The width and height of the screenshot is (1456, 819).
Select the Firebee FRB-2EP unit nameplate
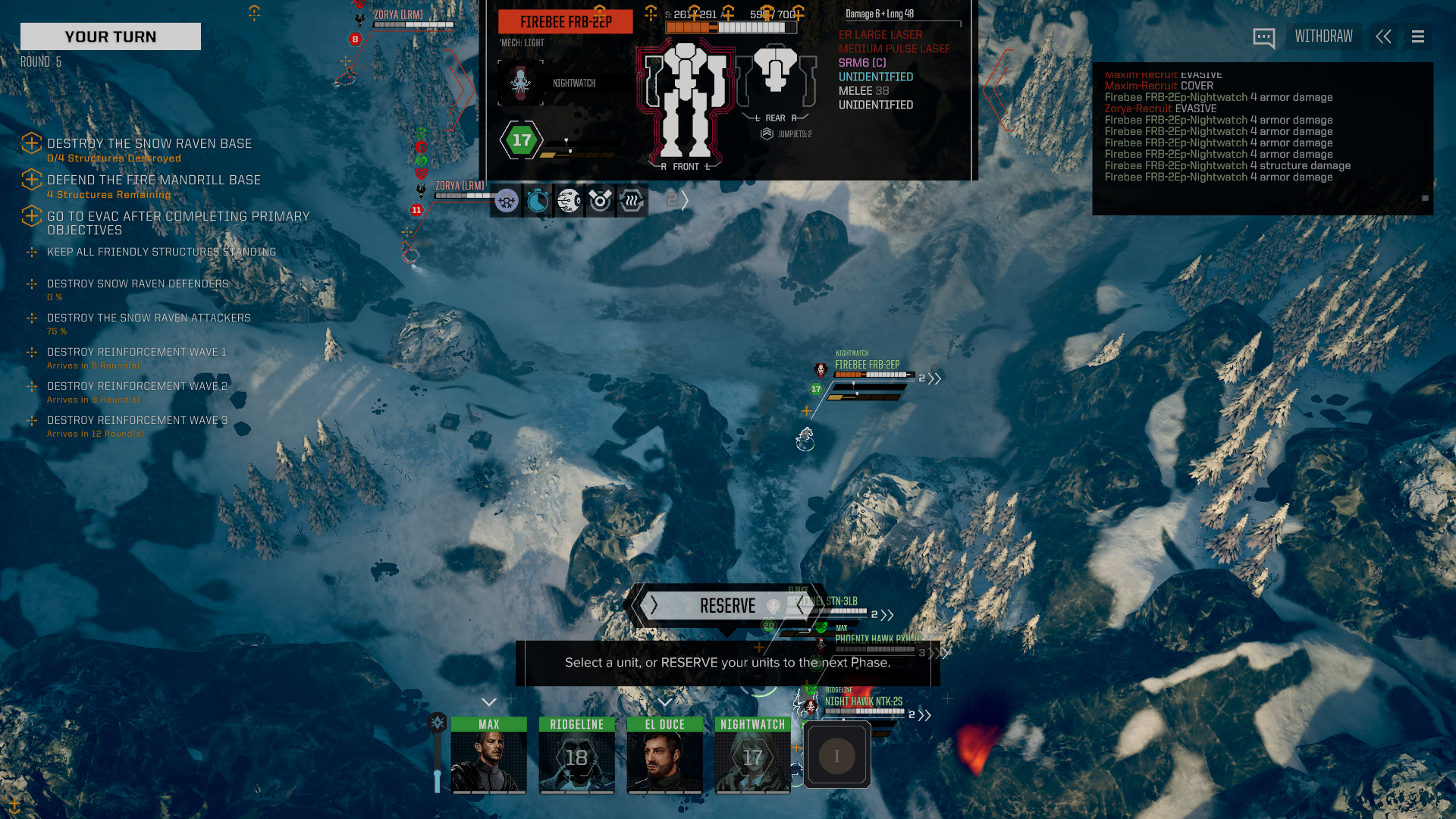(x=867, y=365)
